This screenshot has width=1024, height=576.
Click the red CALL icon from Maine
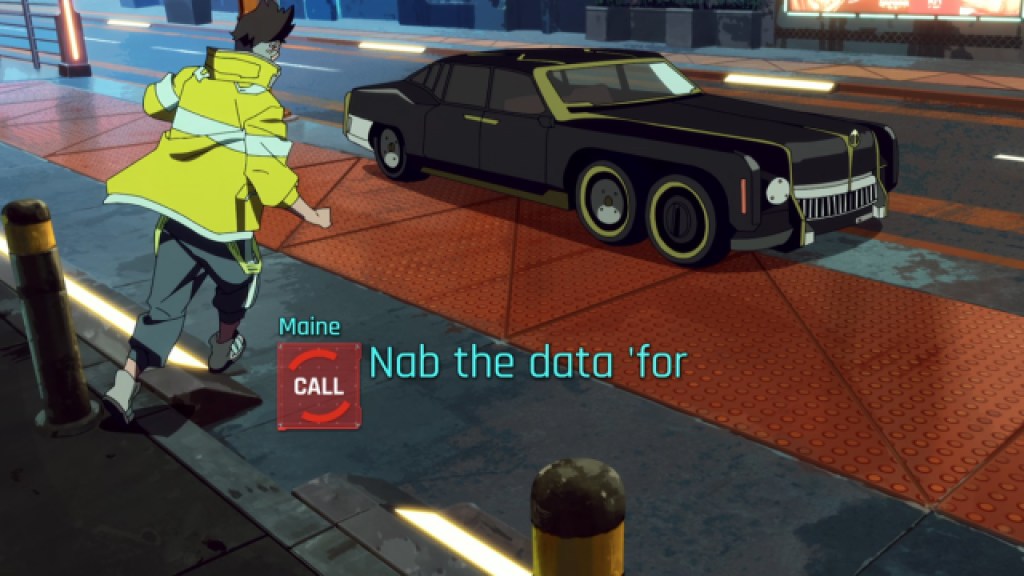[x=319, y=386]
